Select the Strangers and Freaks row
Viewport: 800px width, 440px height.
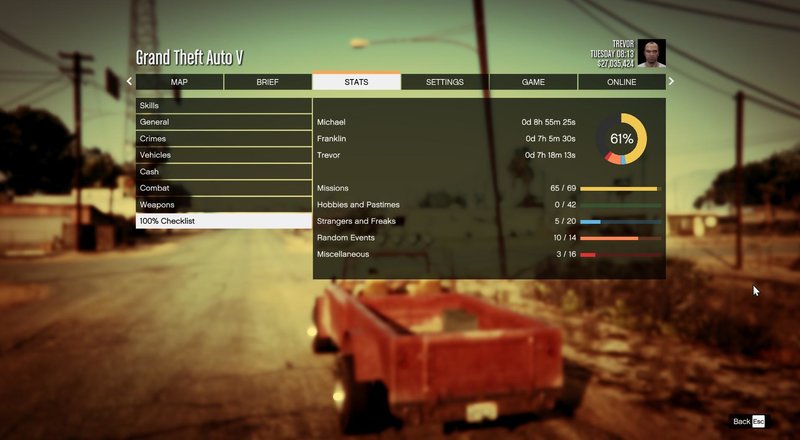488,221
